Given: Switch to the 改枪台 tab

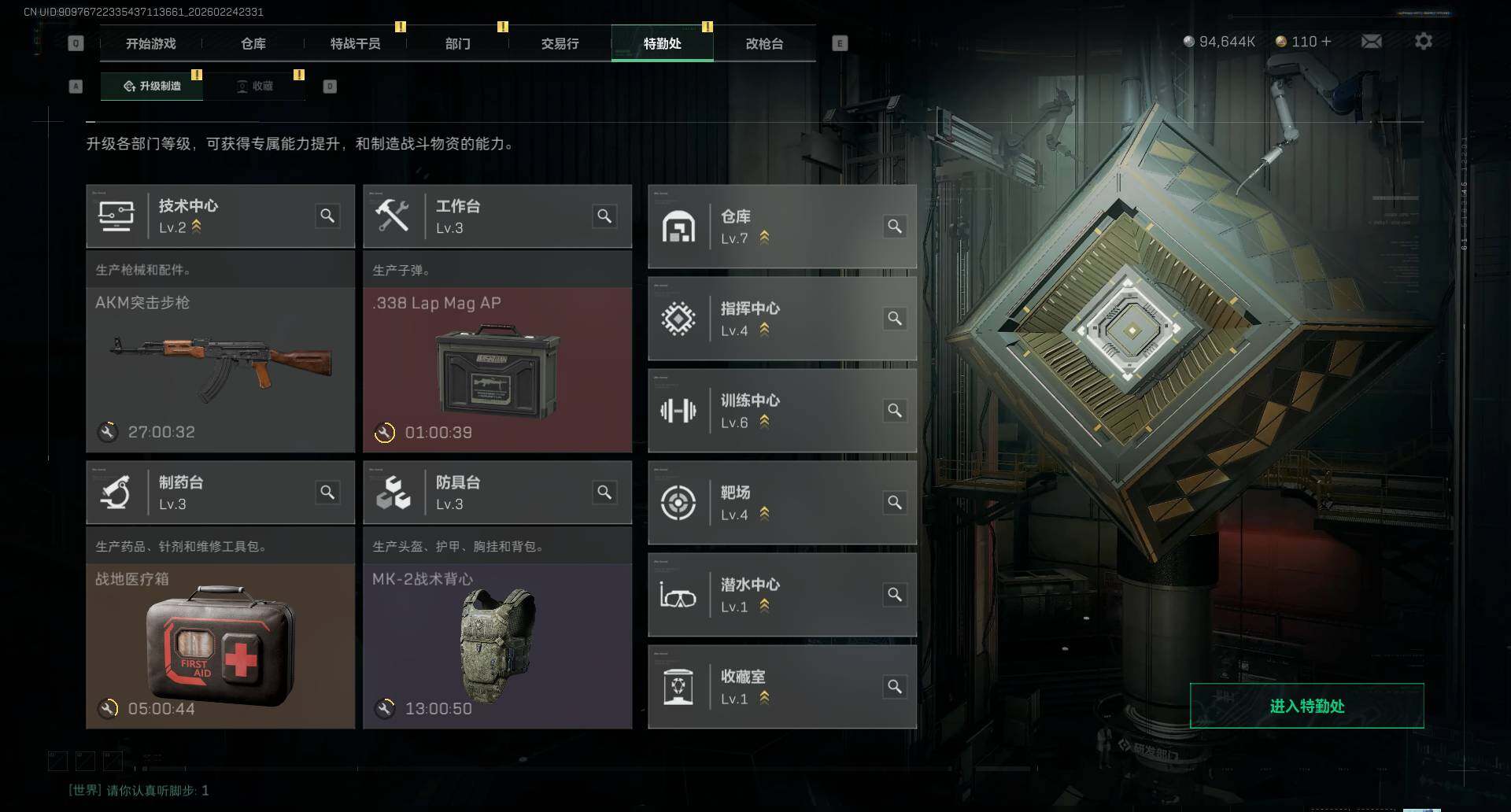Looking at the screenshot, I should [x=764, y=43].
